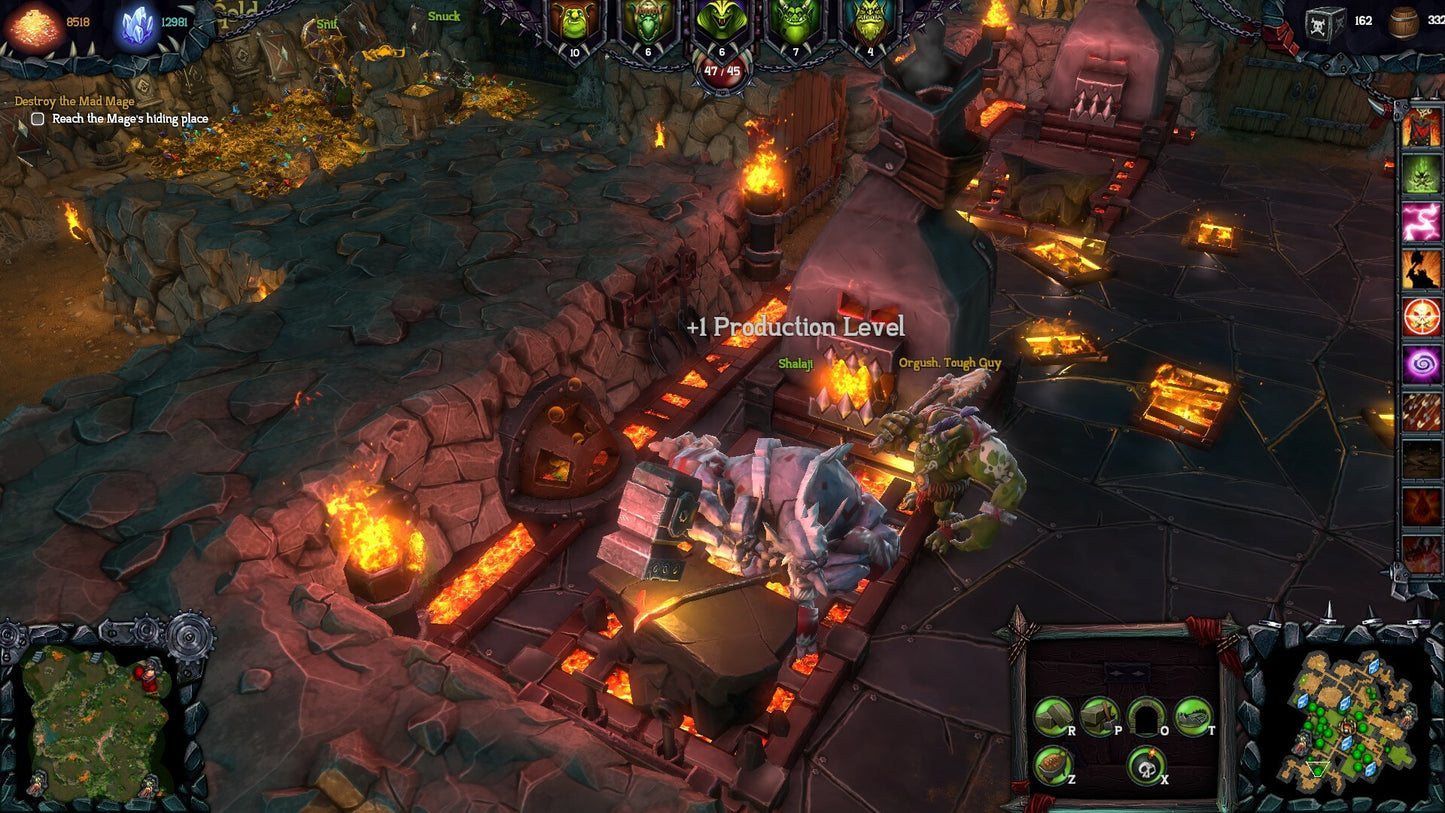
Task: Open the spiked trap build option
Action: (1193, 715)
